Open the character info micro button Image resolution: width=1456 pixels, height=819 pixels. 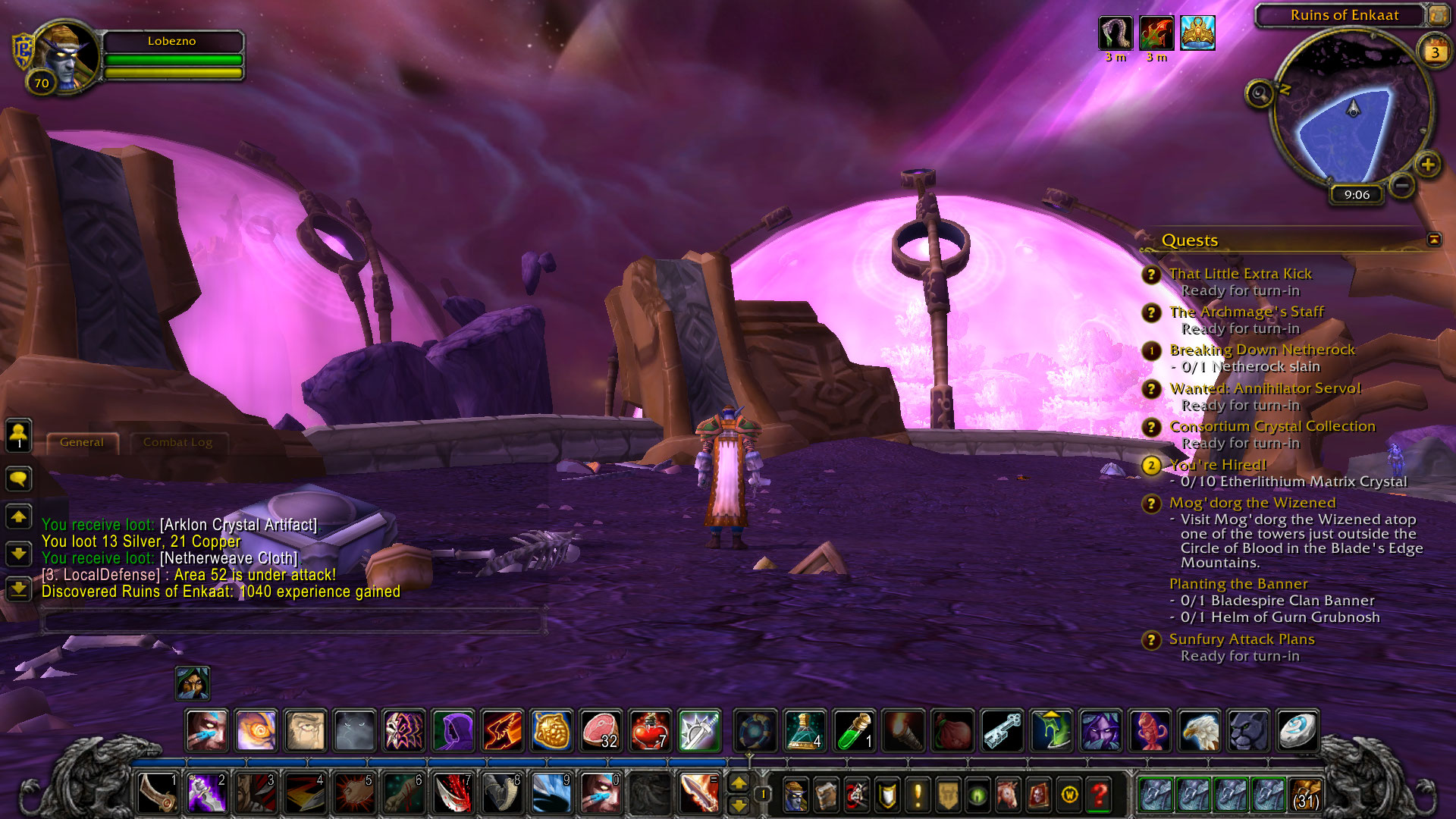[795, 795]
